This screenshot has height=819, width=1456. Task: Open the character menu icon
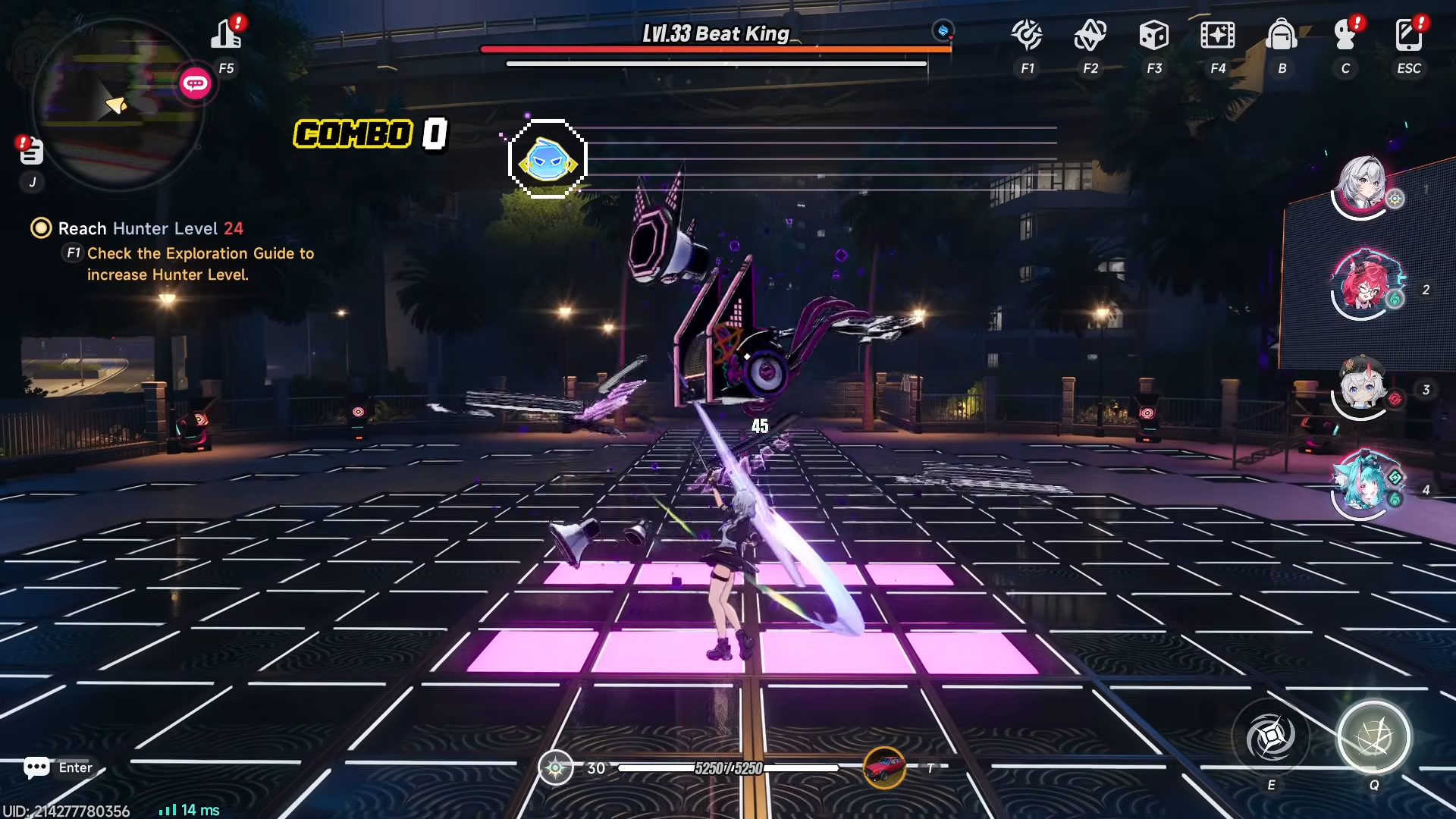(x=1345, y=35)
